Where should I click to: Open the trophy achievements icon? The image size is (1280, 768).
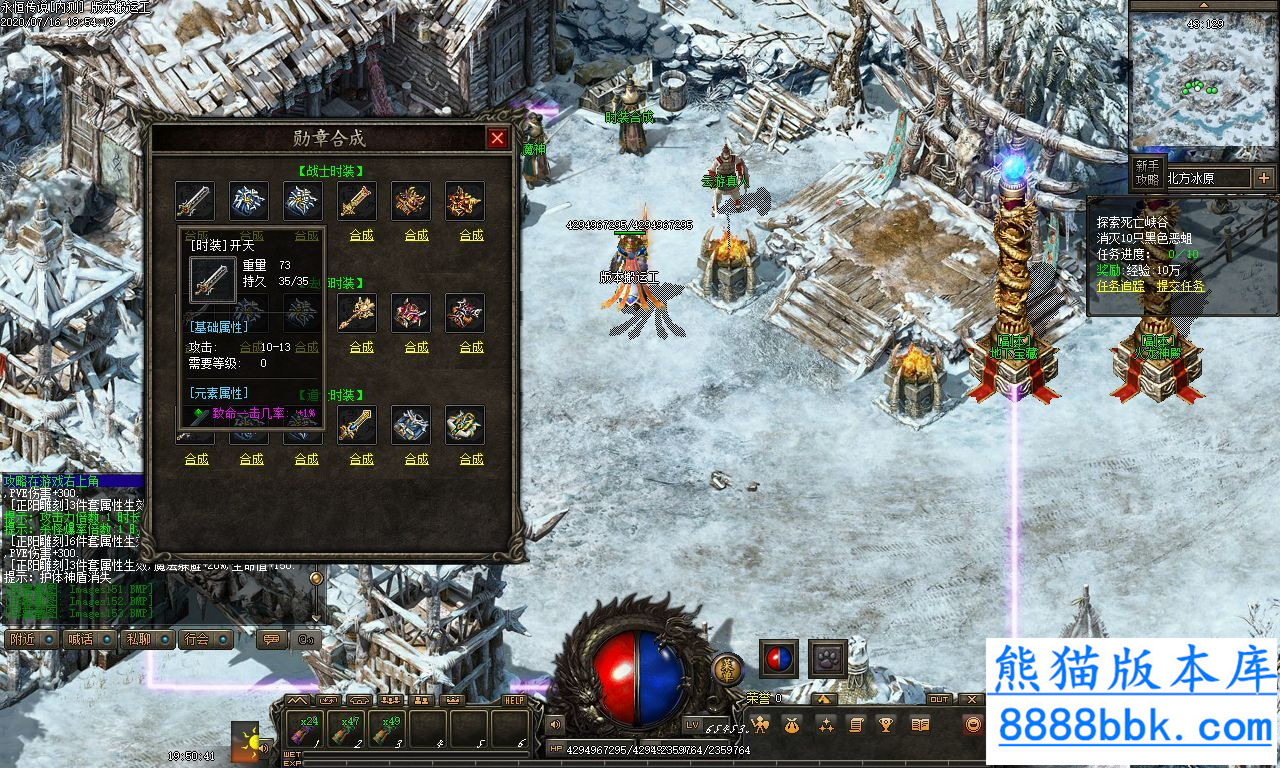[885, 724]
